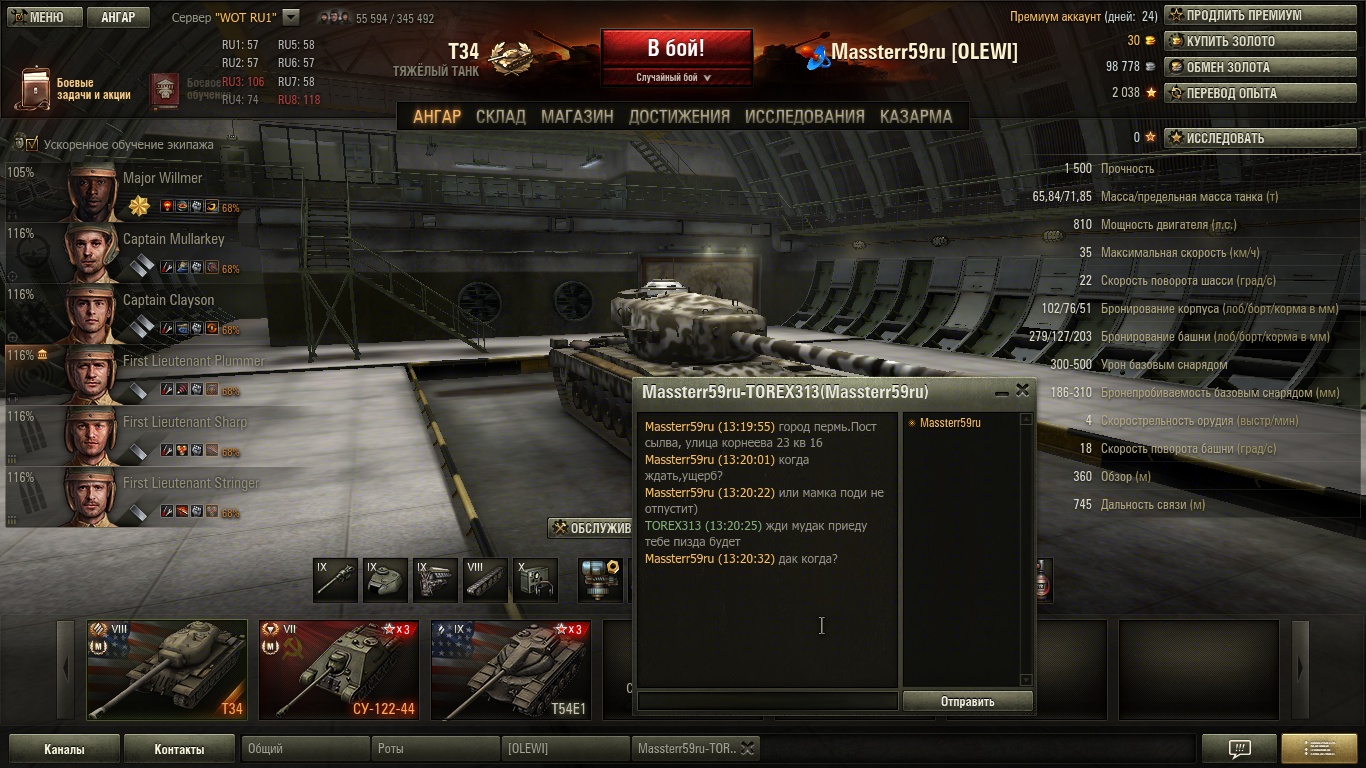Close the private chat window
This screenshot has height=768, width=1366.
pyautogui.click(x=1022, y=391)
